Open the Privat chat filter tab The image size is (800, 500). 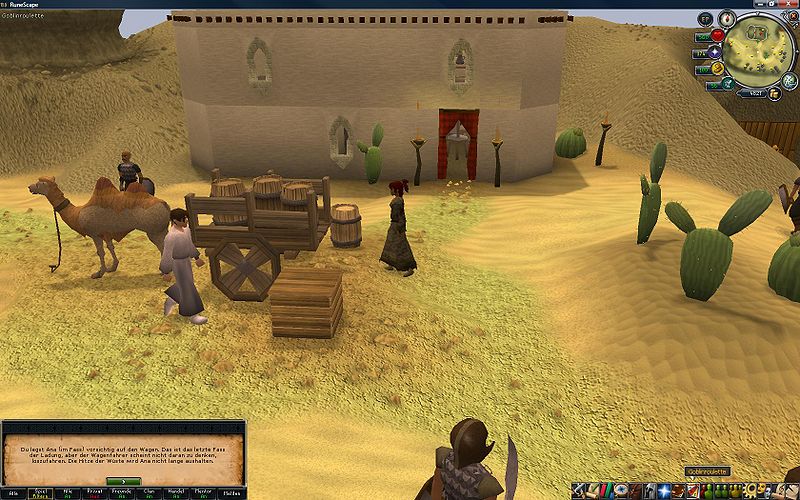click(94, 493)
